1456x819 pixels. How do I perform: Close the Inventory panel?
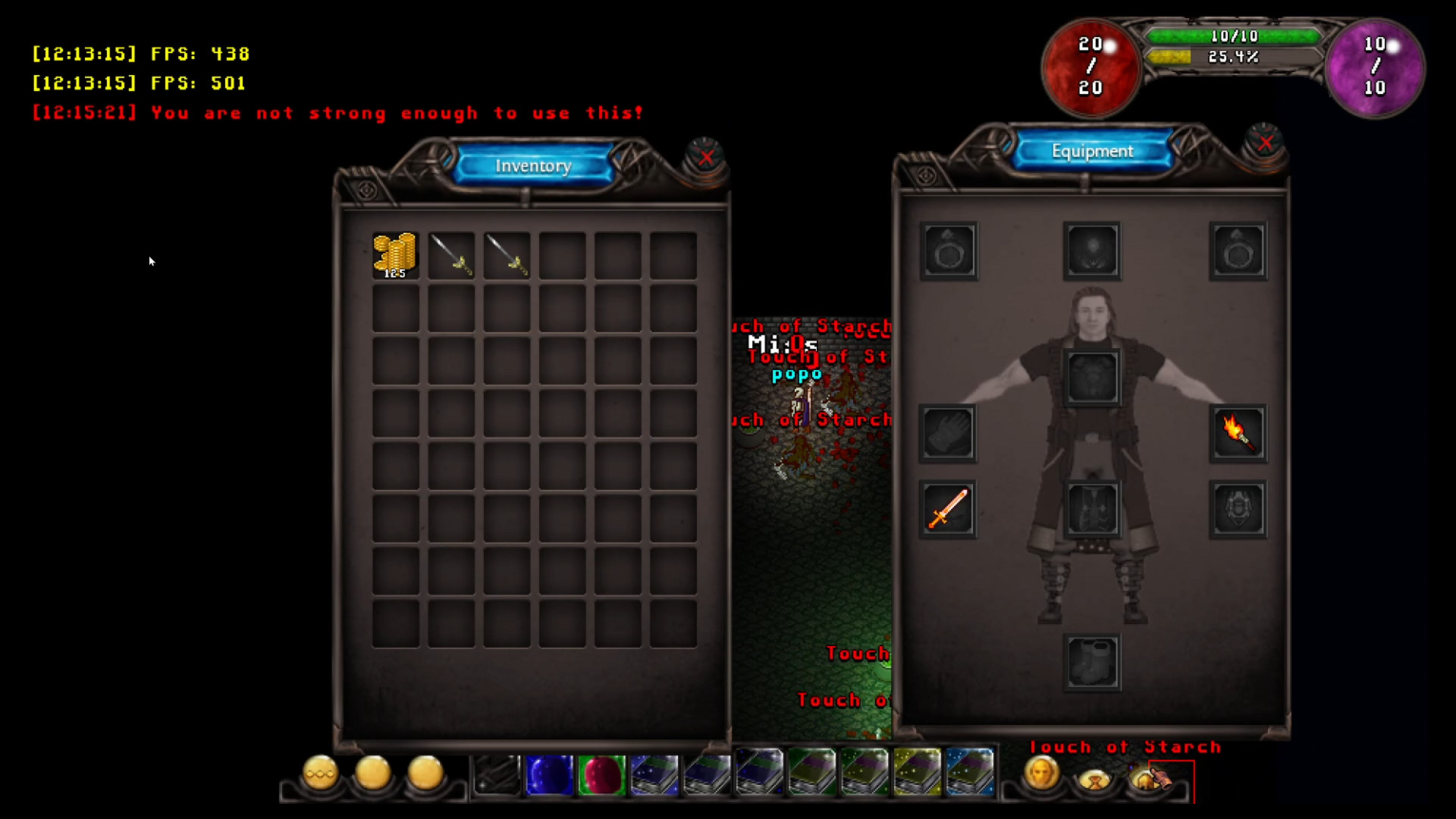[x=708, y=158]
